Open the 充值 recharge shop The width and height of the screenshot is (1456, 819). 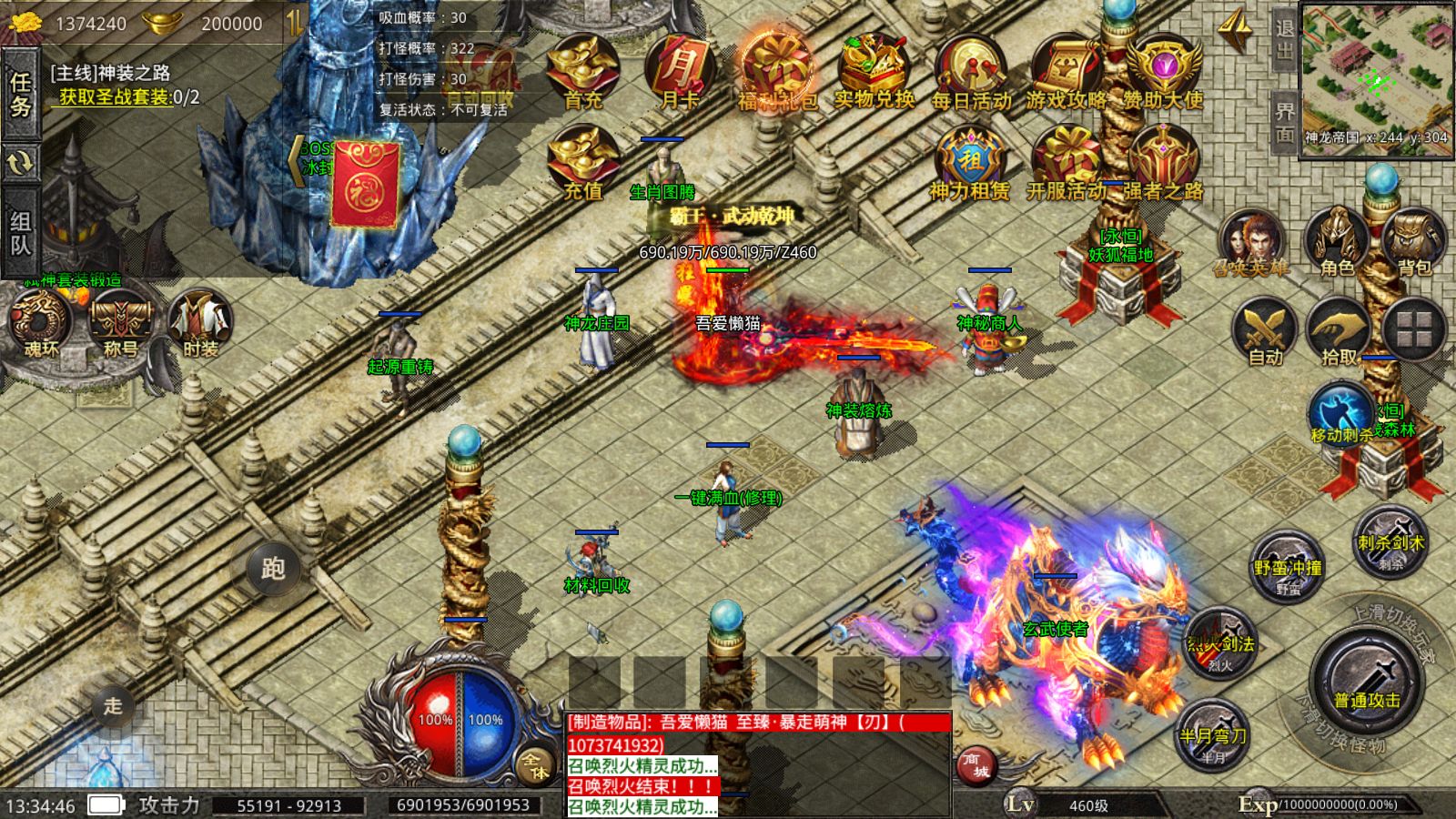tap(582, 162)
